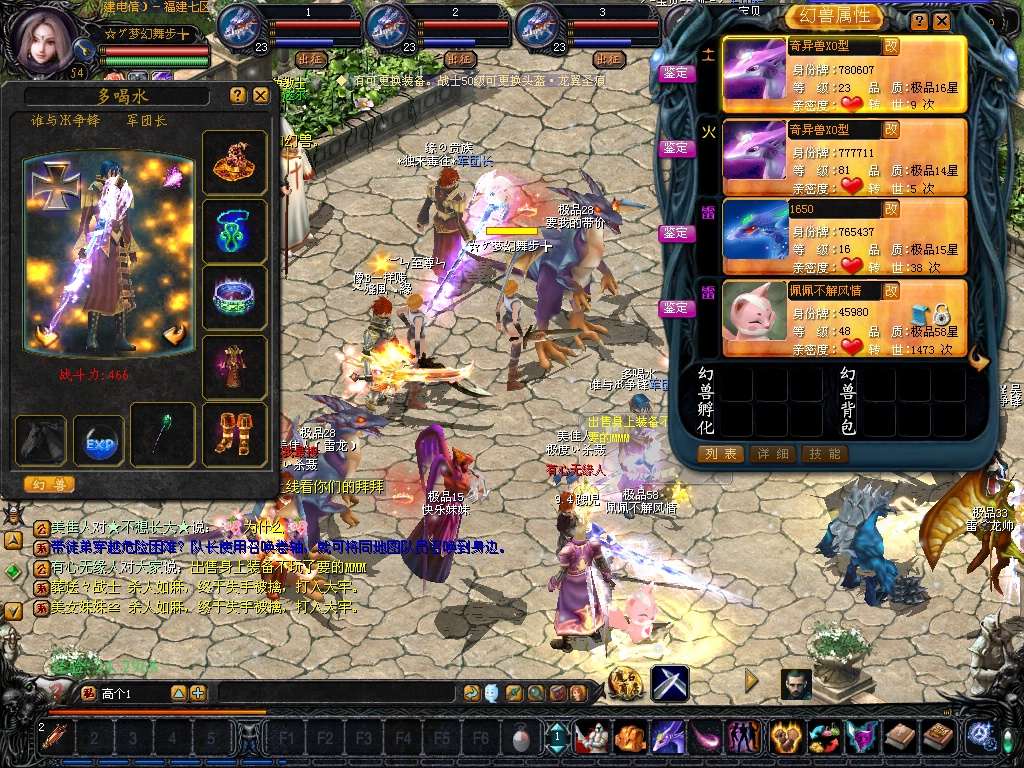Viewport: 1024px width, 768px height.
Task: Click the crossed swords button above the hotbar
Action: [x=669, y=683]
